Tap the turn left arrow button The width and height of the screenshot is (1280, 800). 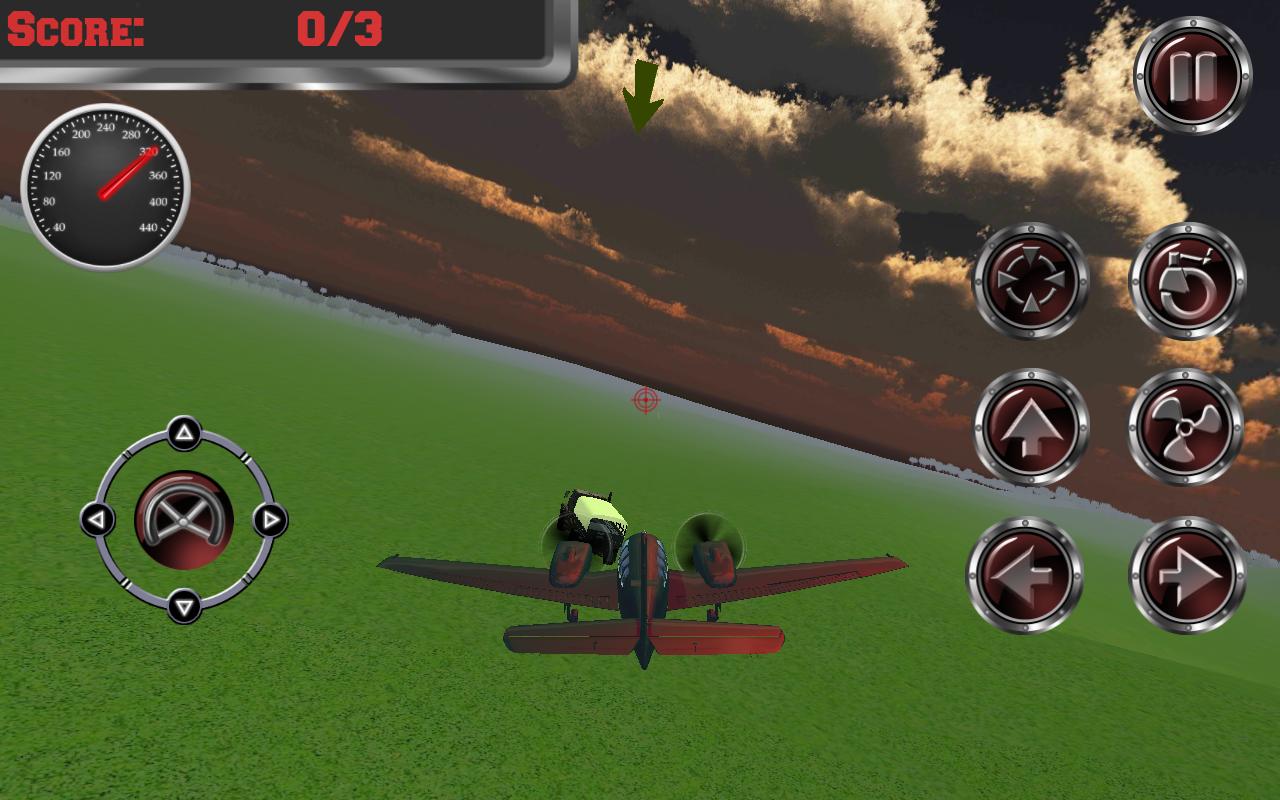[1030, 575]
